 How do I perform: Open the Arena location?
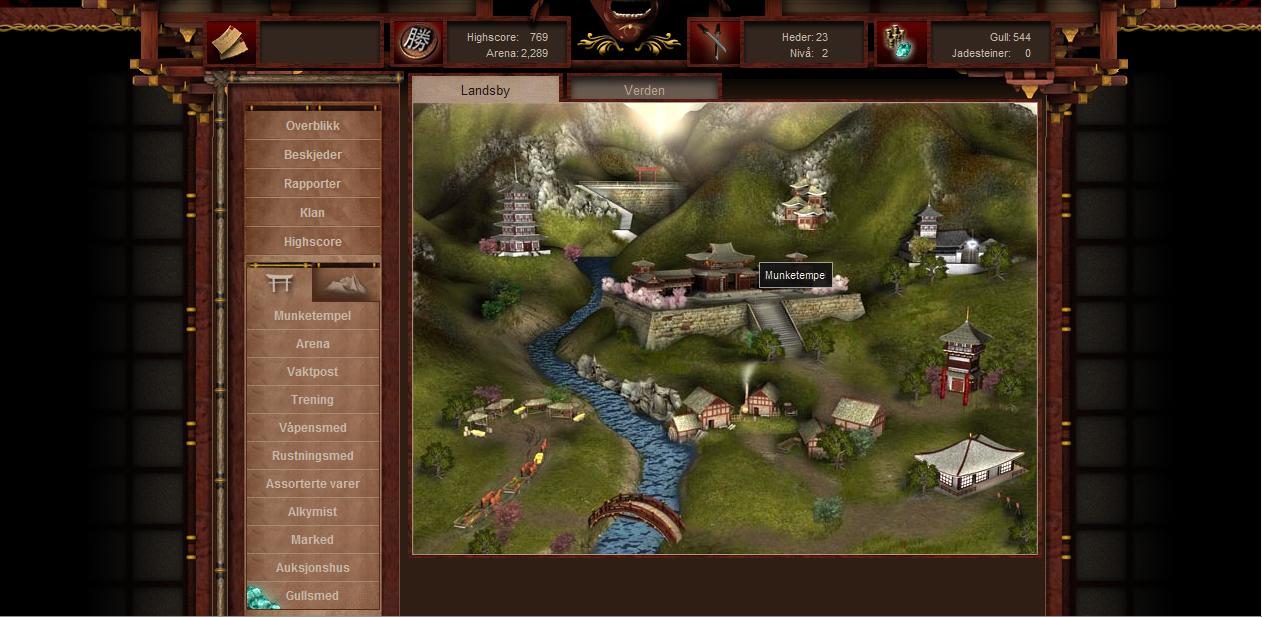(312, 344)
